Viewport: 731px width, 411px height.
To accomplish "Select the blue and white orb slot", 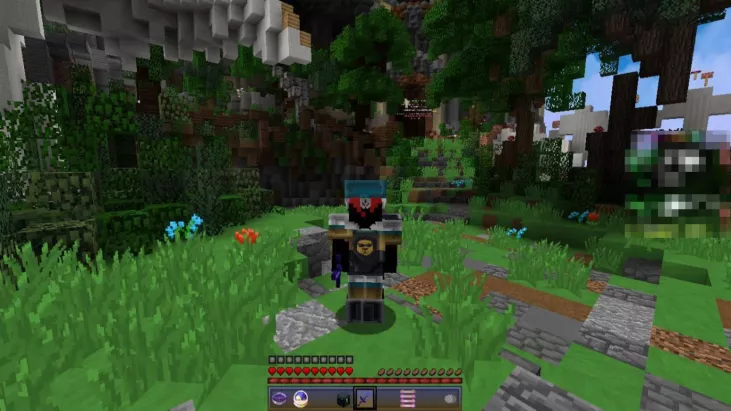I will pos(300,398).
